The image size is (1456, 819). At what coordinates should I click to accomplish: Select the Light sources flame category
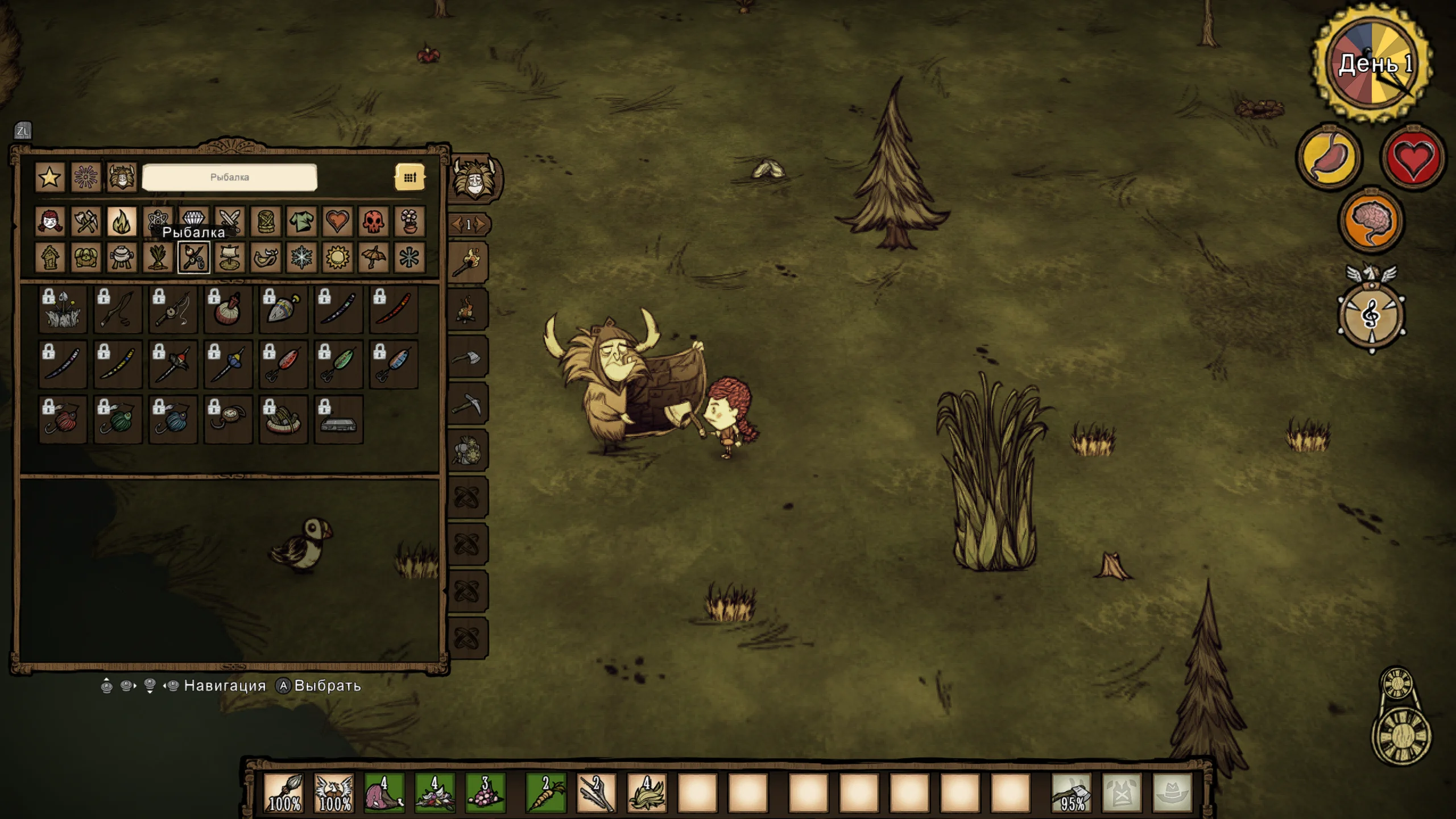[122, 221]
